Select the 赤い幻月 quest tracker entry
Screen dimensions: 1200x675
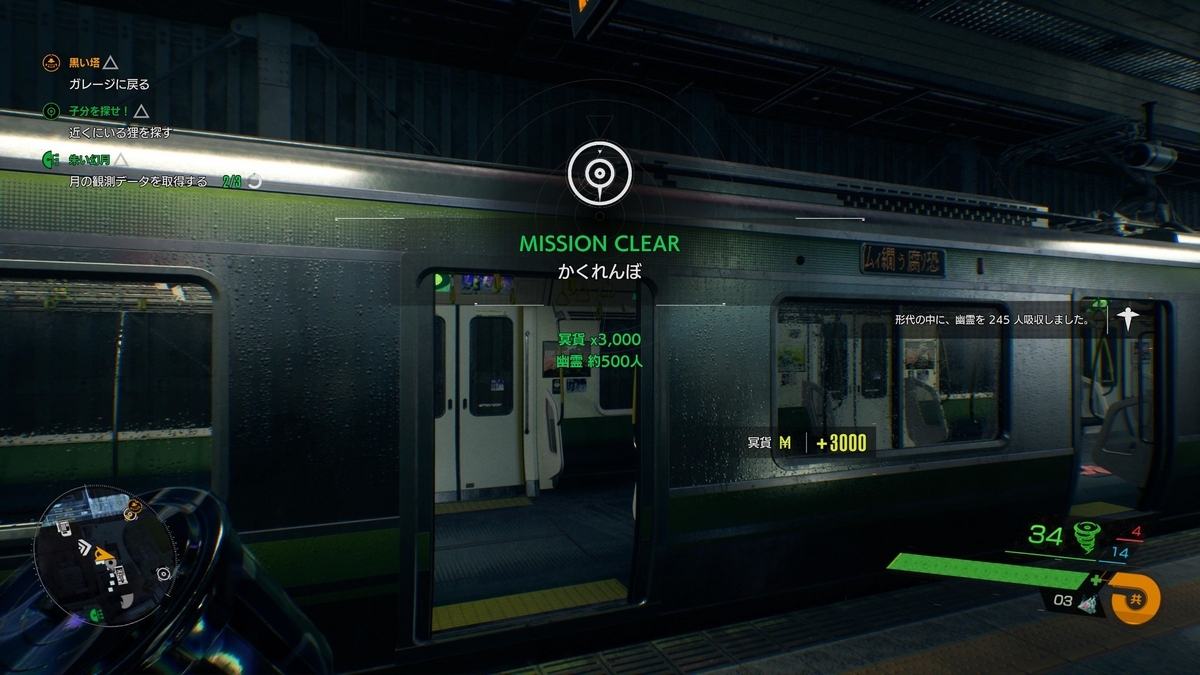click(x=84, y=159)
